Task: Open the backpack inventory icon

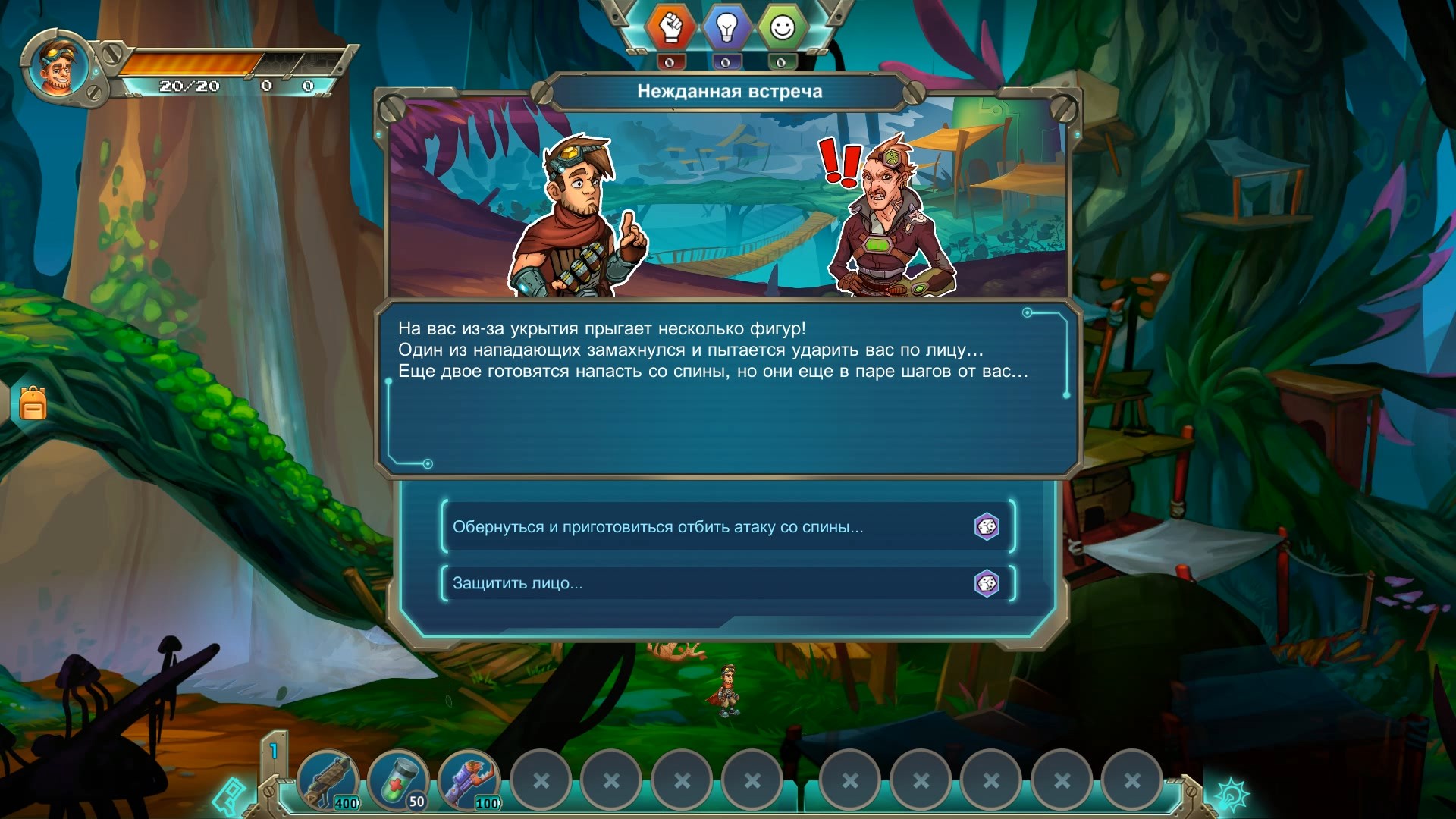Action: pos(31,404)
